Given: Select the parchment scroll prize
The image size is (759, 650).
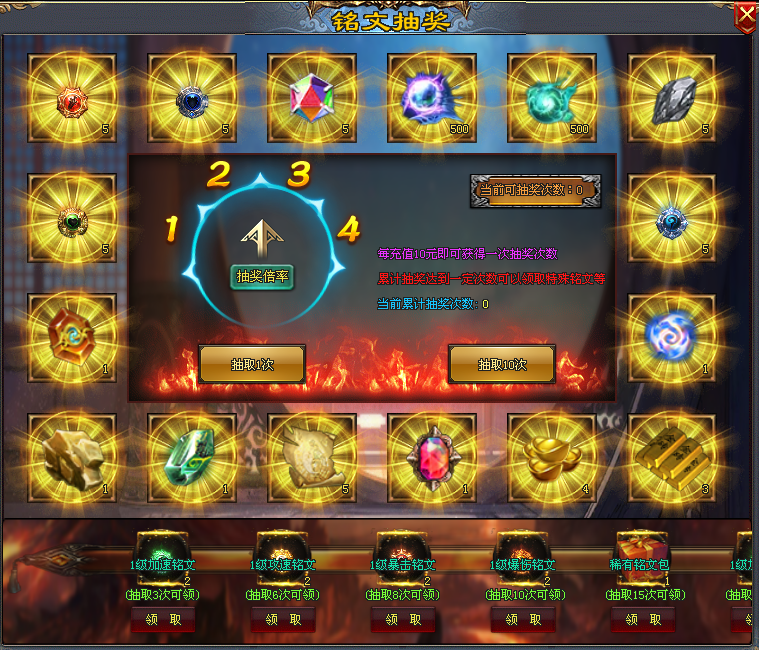Looking at the screenshot, I should pos(311,457).
